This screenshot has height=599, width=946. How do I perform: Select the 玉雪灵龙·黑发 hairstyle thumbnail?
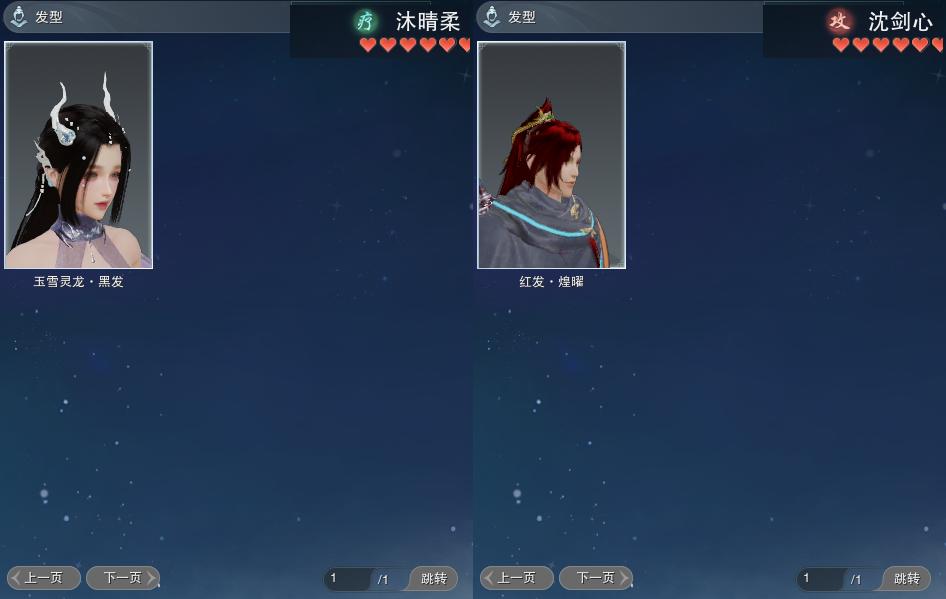[x=79, y=155]
